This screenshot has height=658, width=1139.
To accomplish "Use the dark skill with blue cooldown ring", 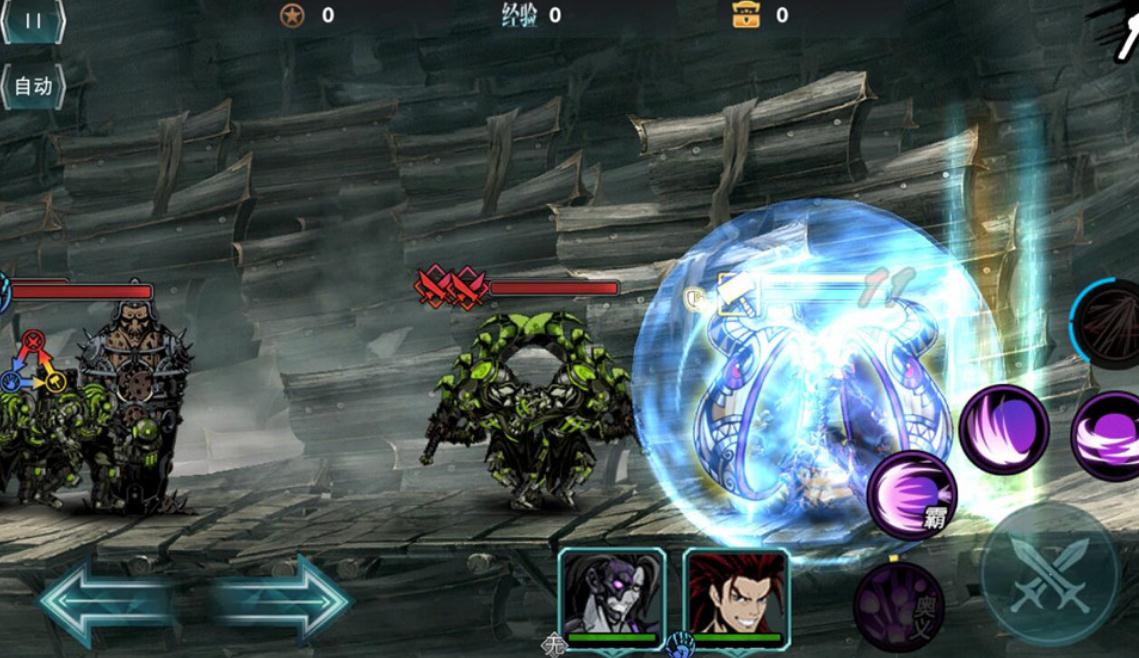I will point(1110,325).
